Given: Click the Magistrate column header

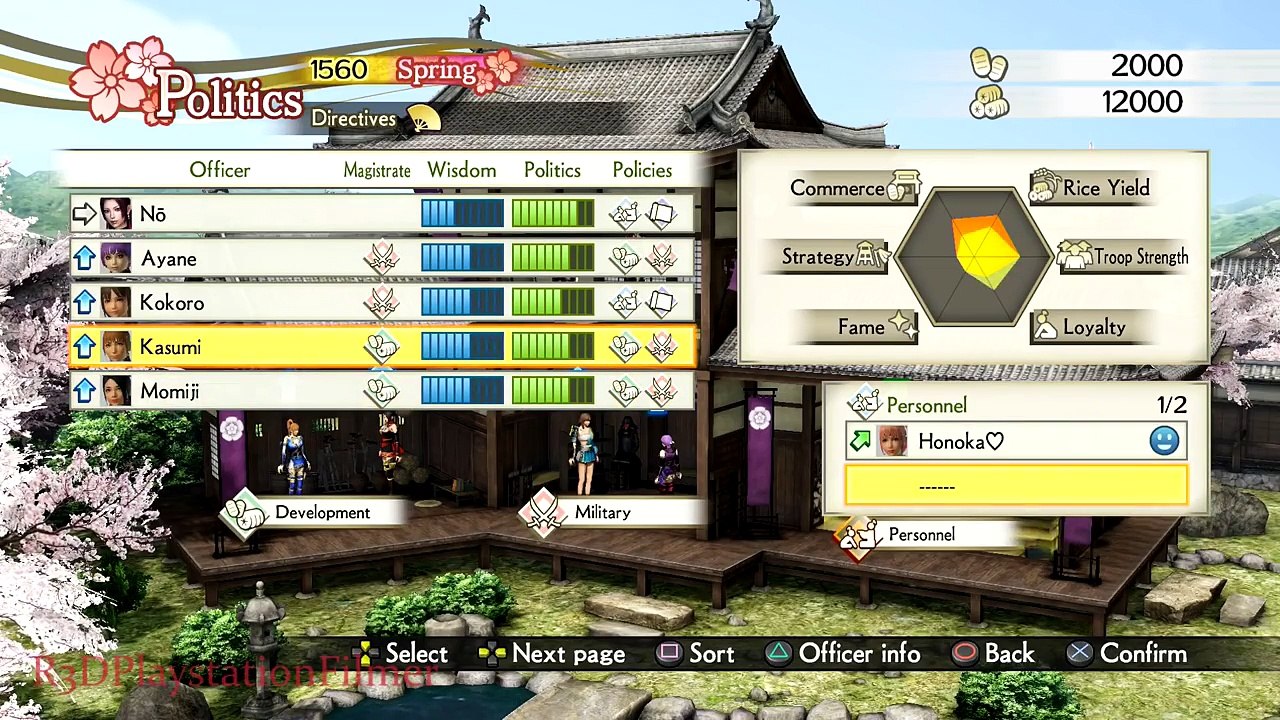Looking at the screenshot, I should (377, 171).
